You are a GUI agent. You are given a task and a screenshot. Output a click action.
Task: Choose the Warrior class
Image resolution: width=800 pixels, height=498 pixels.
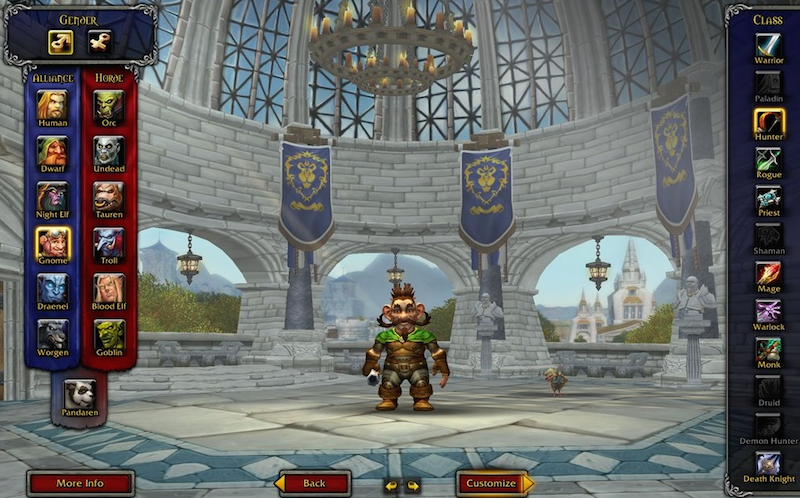coord(768,45)
